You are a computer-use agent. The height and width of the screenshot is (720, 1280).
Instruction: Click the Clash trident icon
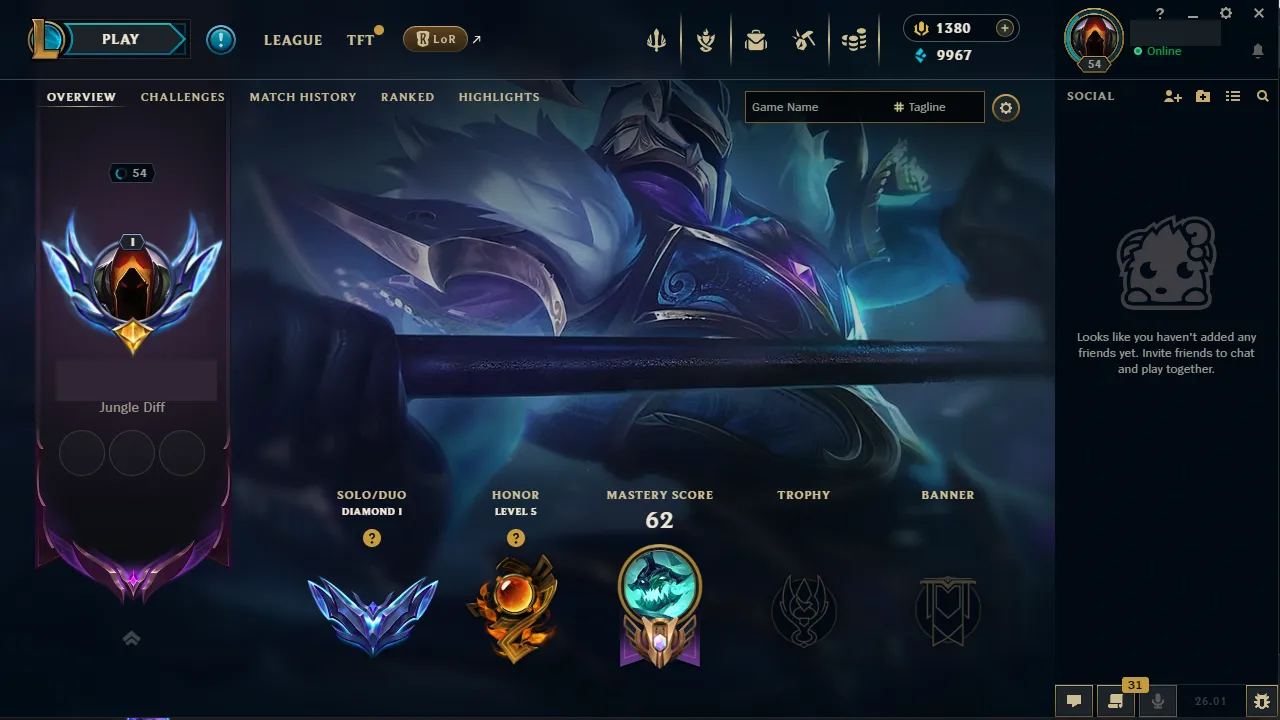tap(655, 40)
